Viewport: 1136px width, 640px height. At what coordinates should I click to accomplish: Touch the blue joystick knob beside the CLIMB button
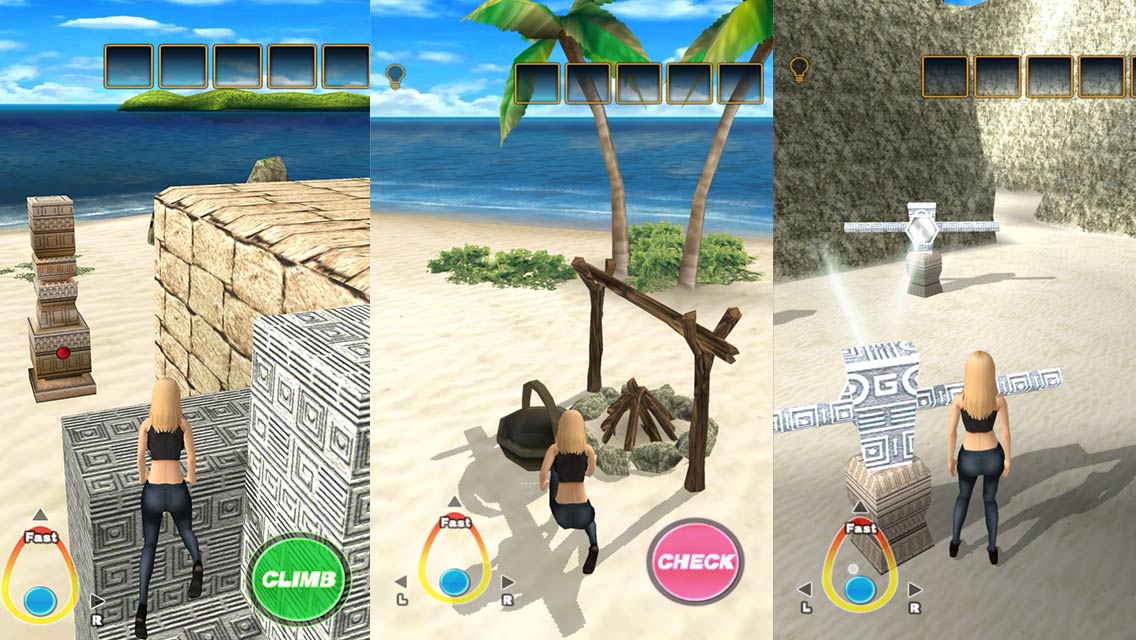(40, 600)
